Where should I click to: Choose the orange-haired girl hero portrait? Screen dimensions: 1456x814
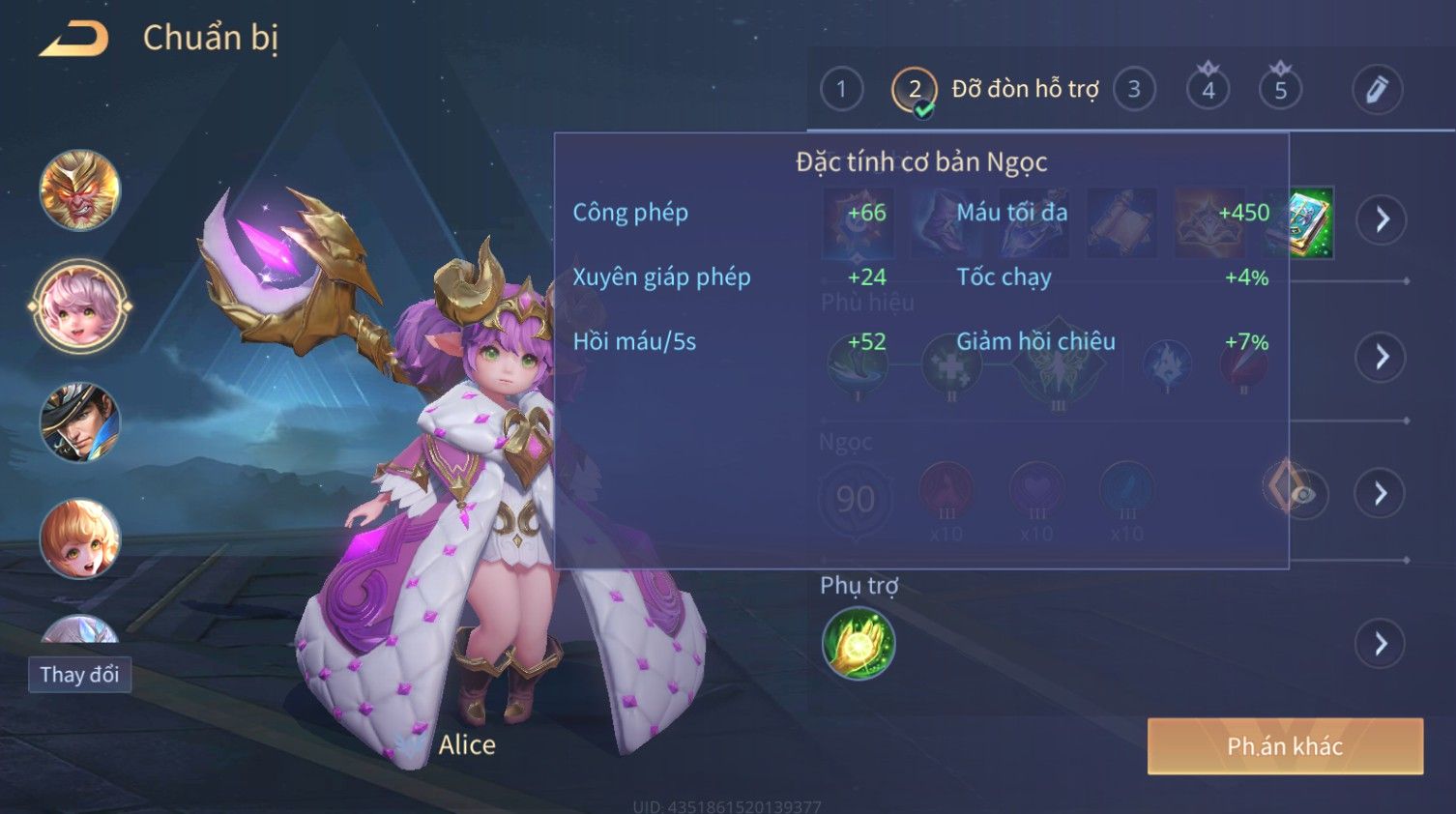(80, 538)
